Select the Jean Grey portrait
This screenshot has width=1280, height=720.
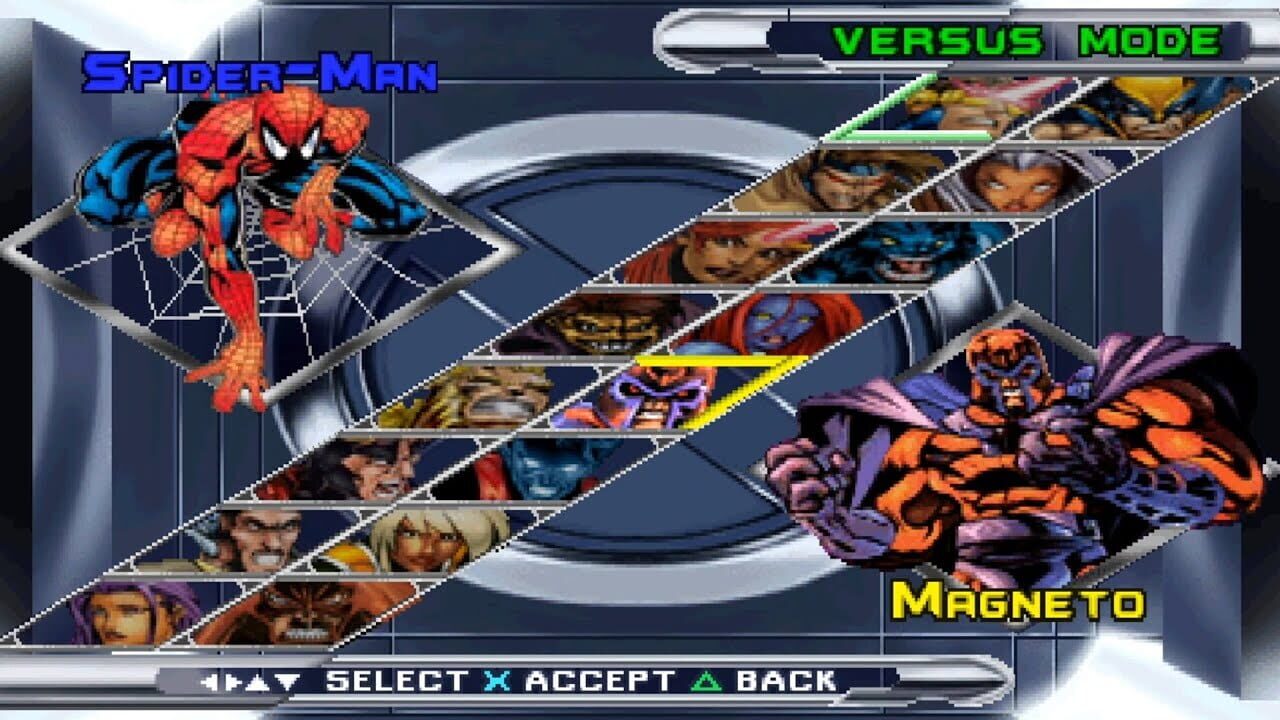pos(720,250)
